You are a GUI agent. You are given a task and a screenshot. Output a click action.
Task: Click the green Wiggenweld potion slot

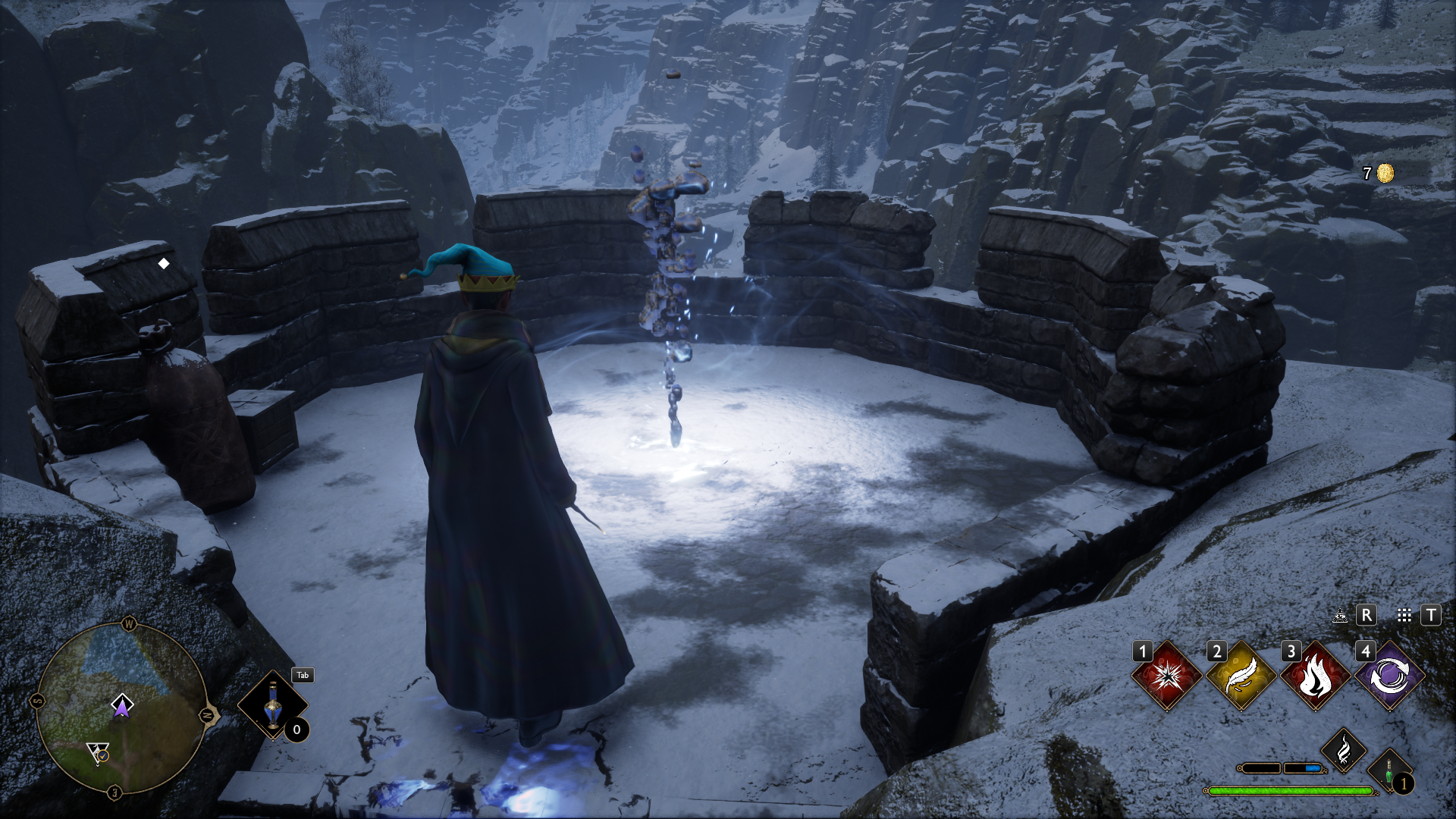coord(1389,769)
